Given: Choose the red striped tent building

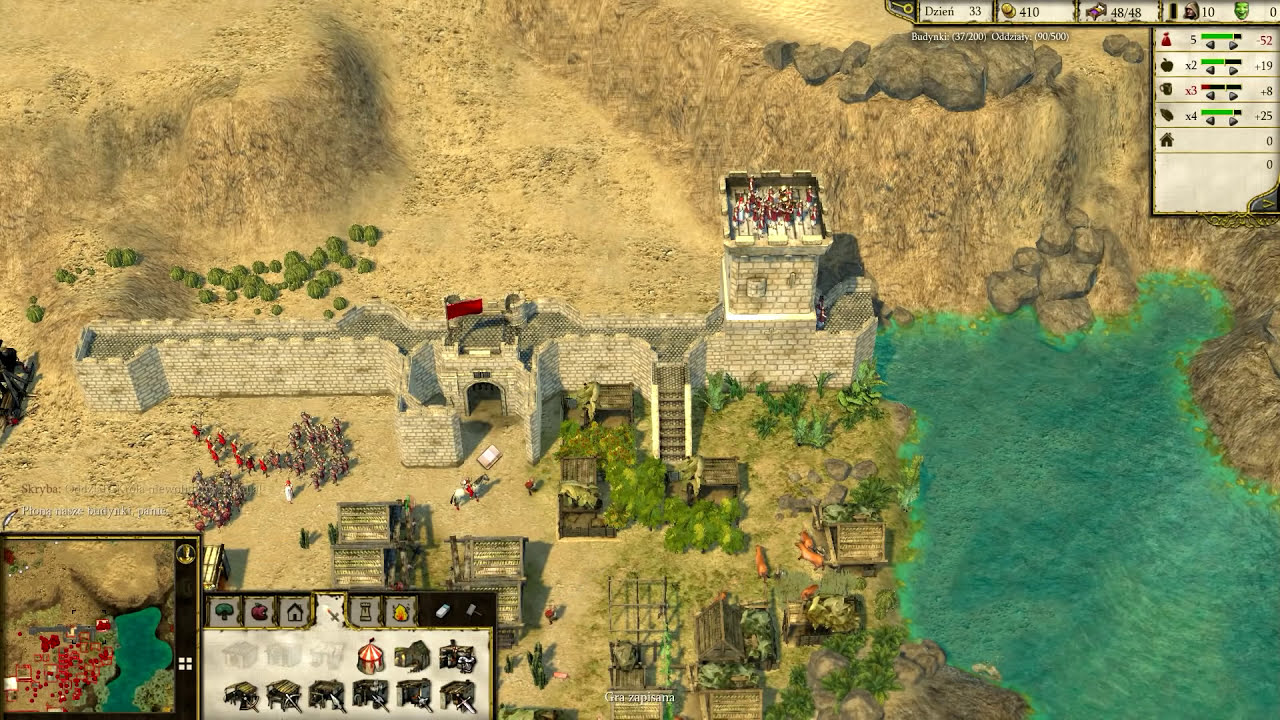Looking at the screenshot, I should click(x=371, y=656).
